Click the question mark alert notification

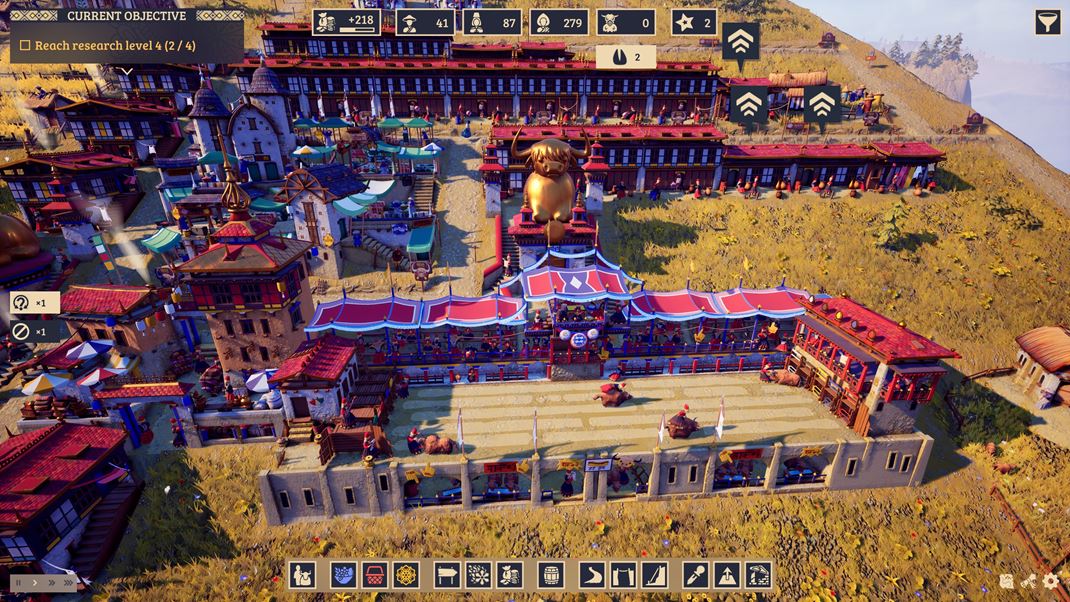pos(22,303)
